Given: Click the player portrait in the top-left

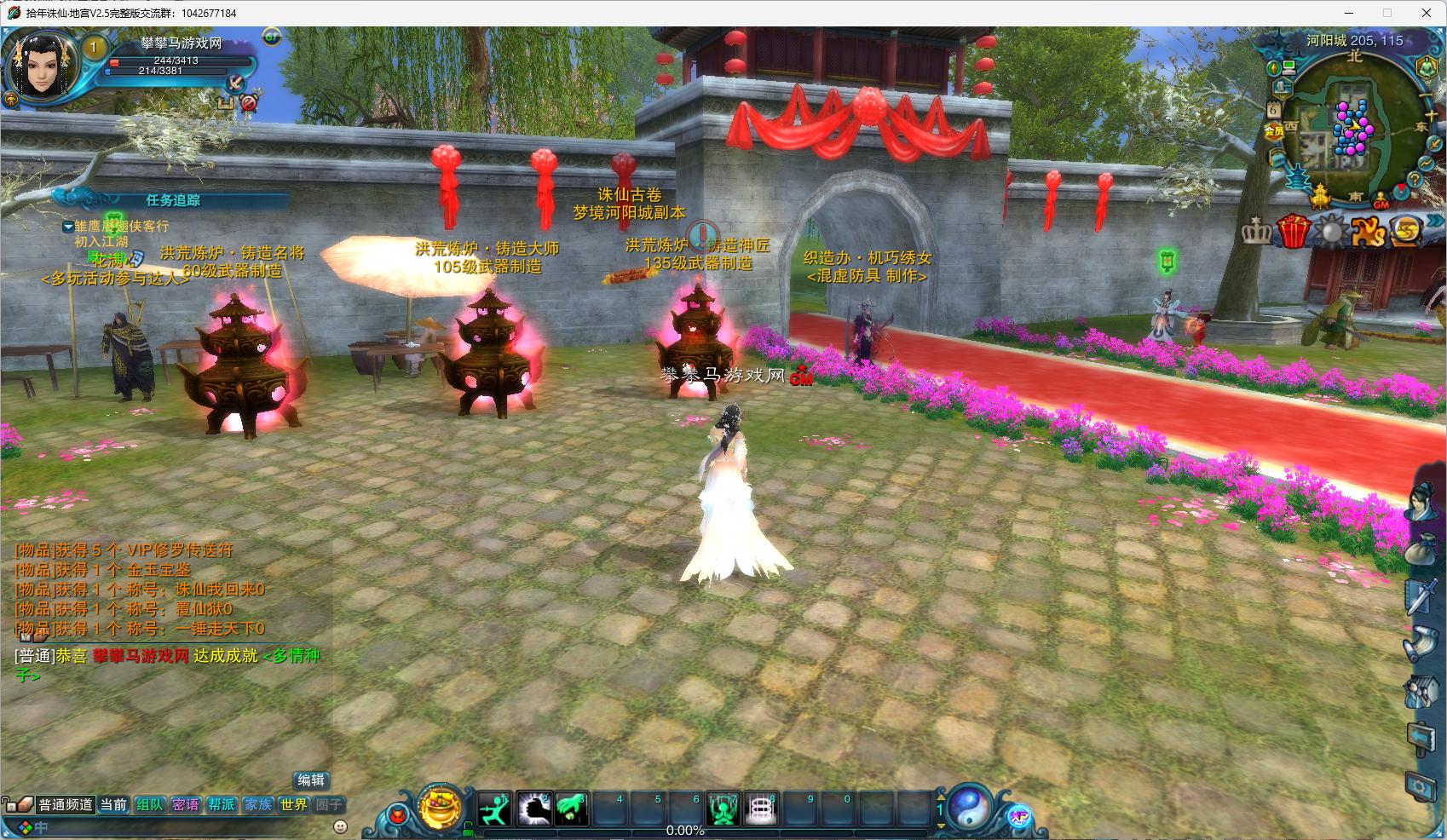Looking at the screenshot, I should [x=41, y=68].
